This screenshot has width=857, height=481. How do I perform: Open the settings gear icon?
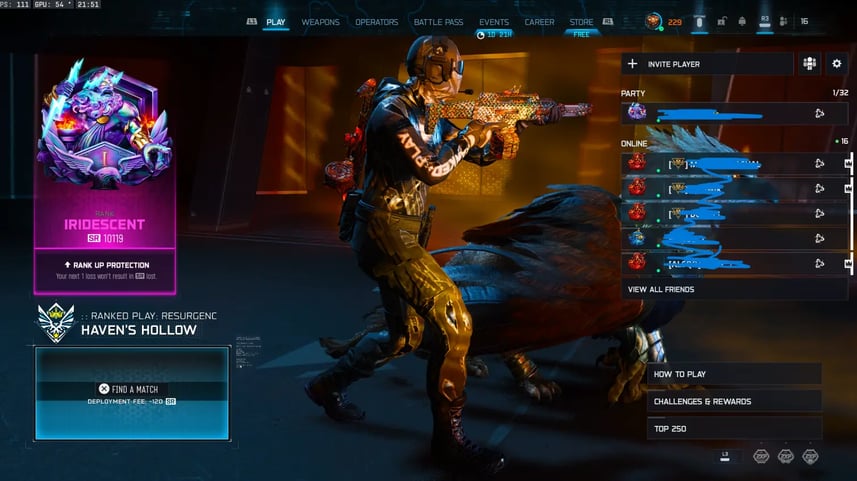837,64
